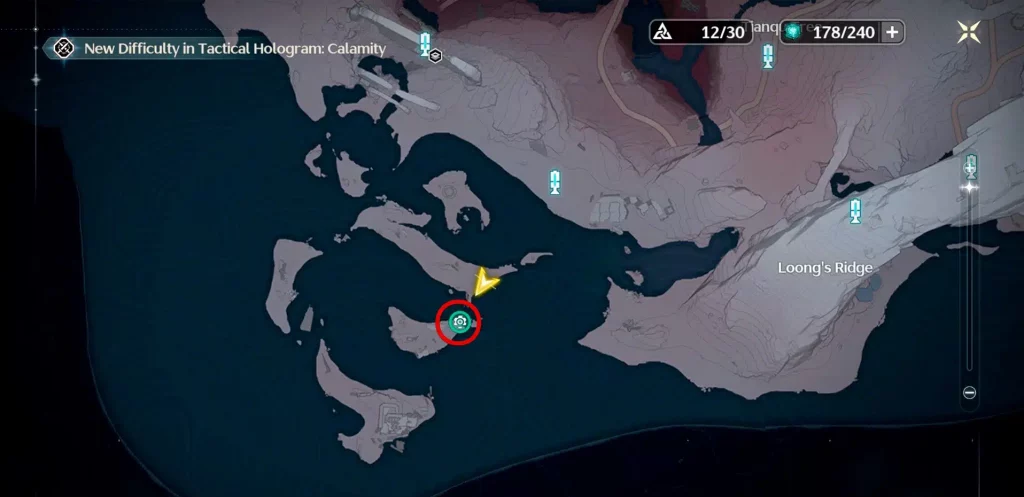
Task: Add Waveplates with the plus button
Action: click(x=892, y=32)
